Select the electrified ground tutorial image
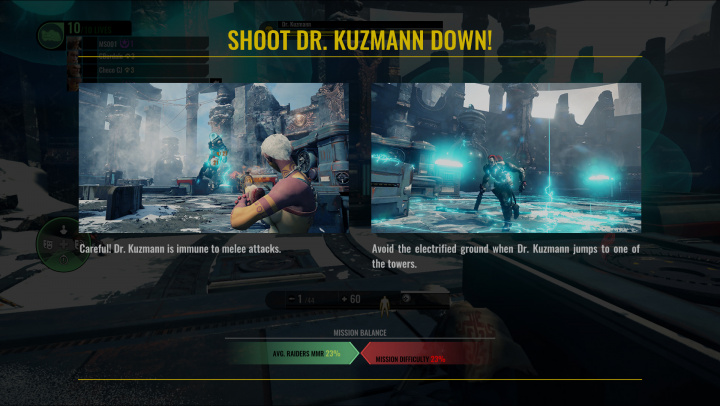The image size is (720, 406). (506, 158)
